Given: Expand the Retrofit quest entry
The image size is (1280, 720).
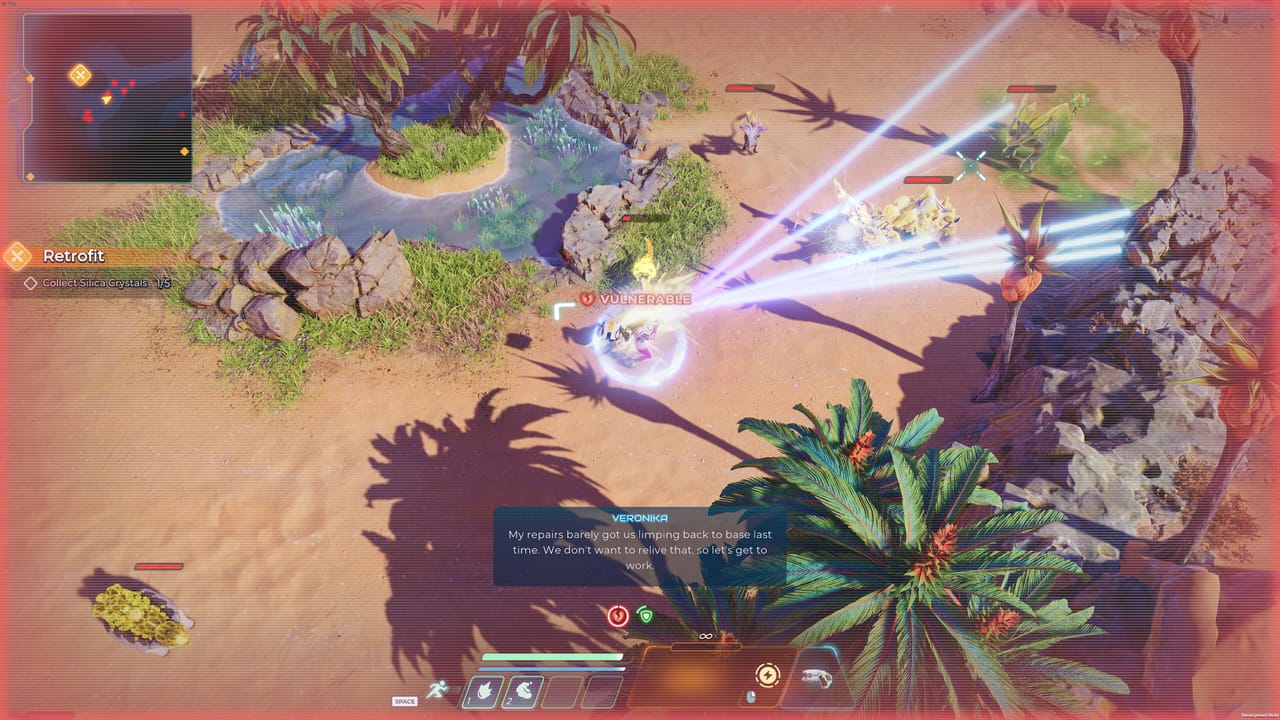Looking at the screenshot, I should 72,257.
